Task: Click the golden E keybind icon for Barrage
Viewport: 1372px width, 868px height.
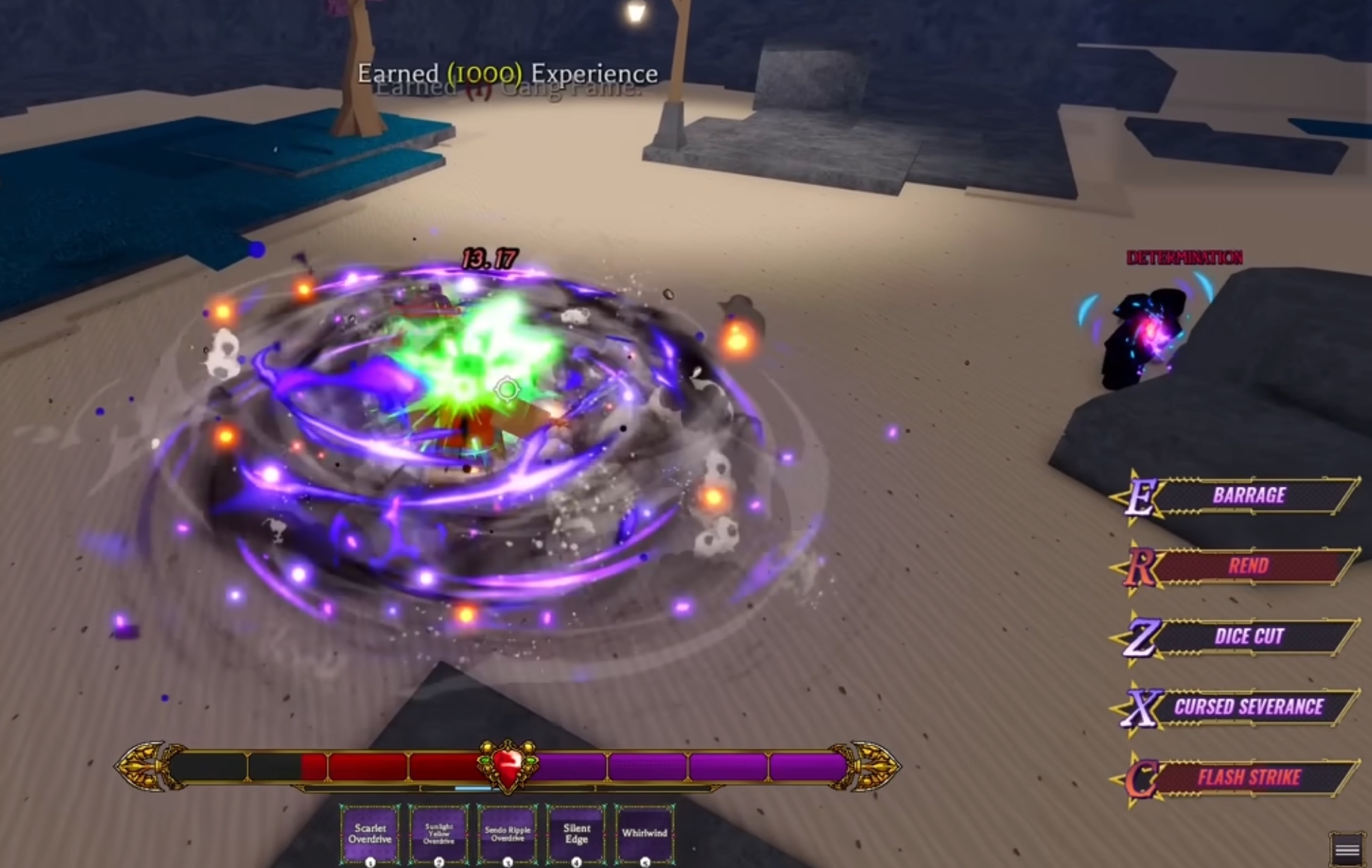Action: tap(1143, 495)
